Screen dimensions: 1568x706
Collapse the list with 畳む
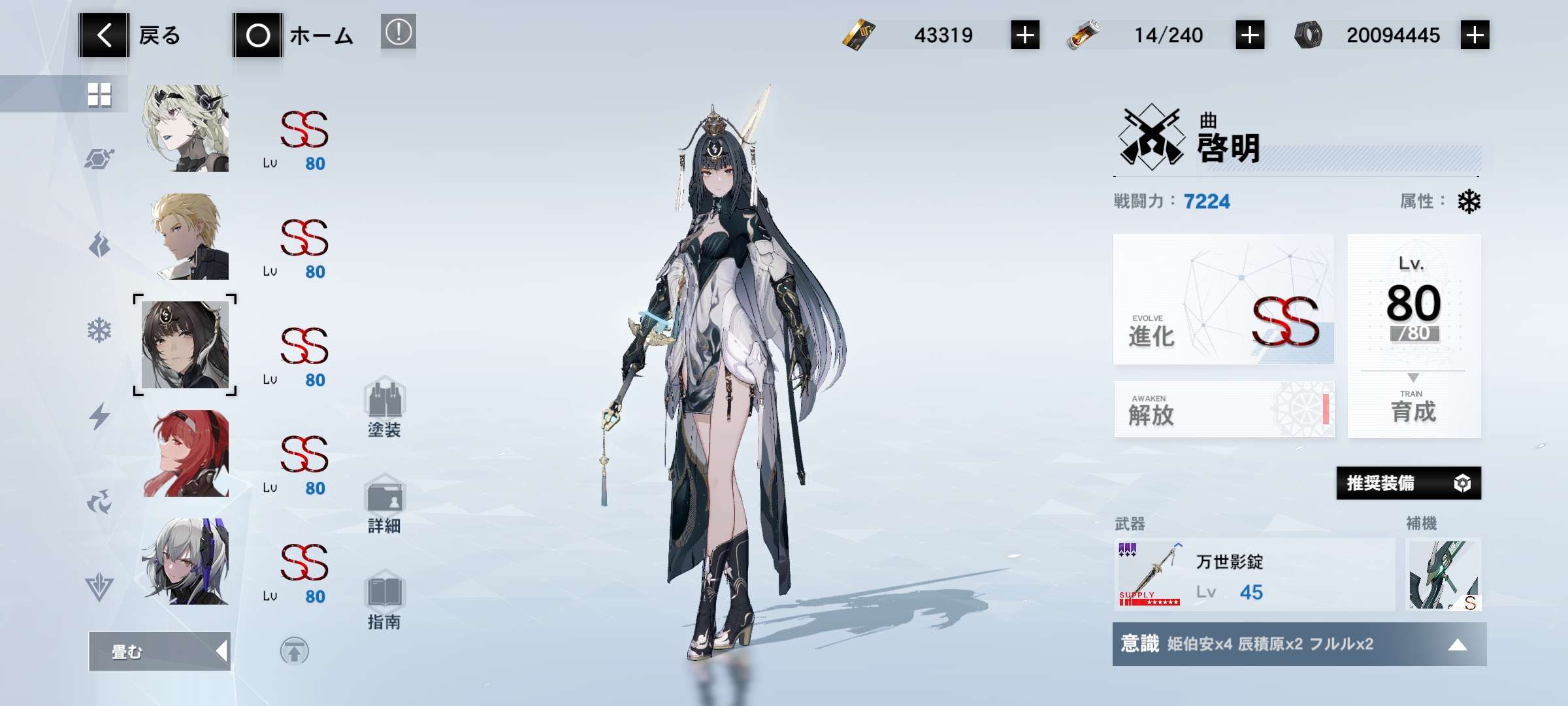[x=159, y=651]
